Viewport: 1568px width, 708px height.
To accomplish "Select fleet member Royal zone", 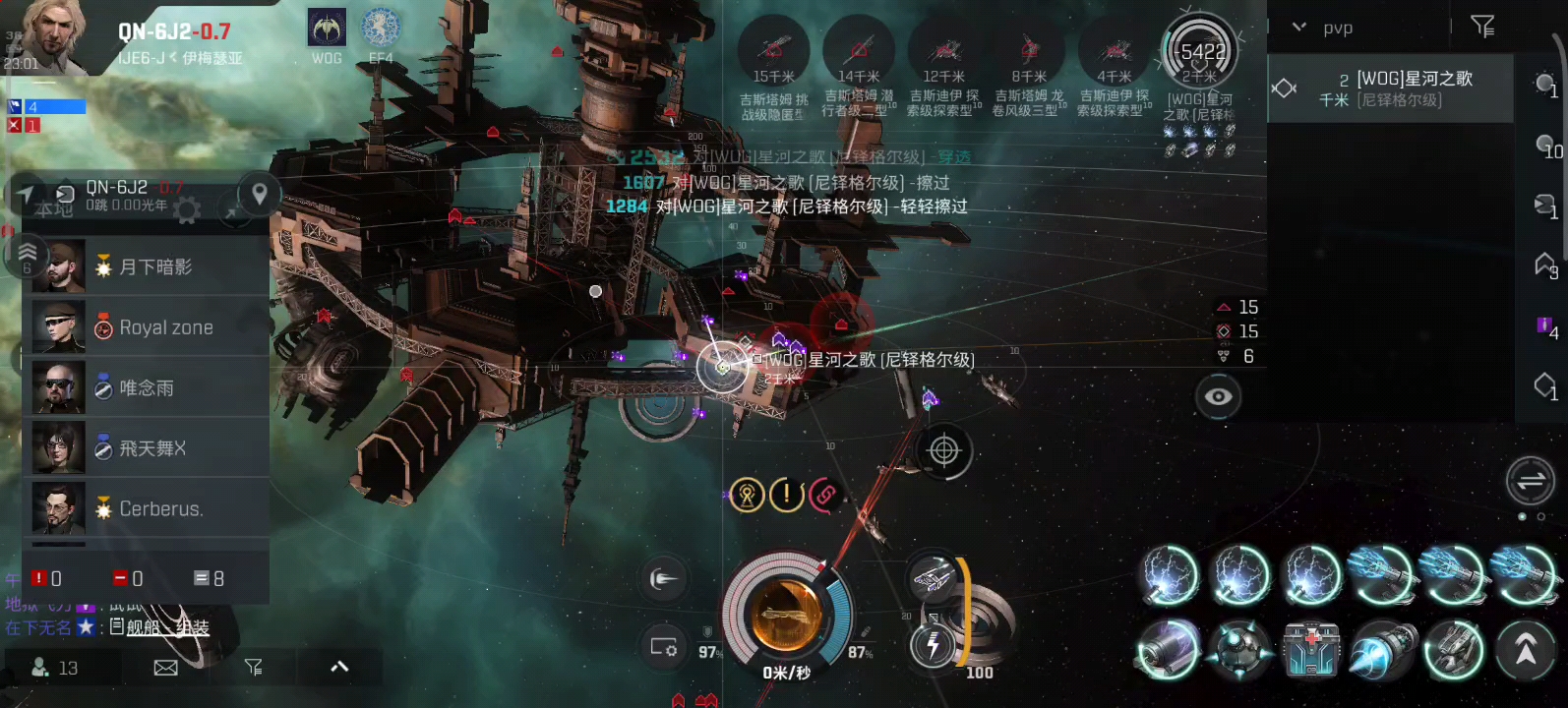I will click(148, 327).
